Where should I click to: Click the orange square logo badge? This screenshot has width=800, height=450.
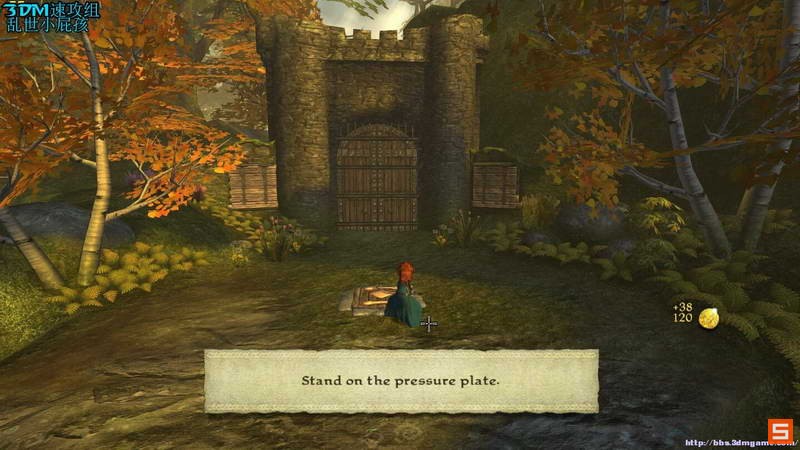pyautogui.click(x=780, y=428)
